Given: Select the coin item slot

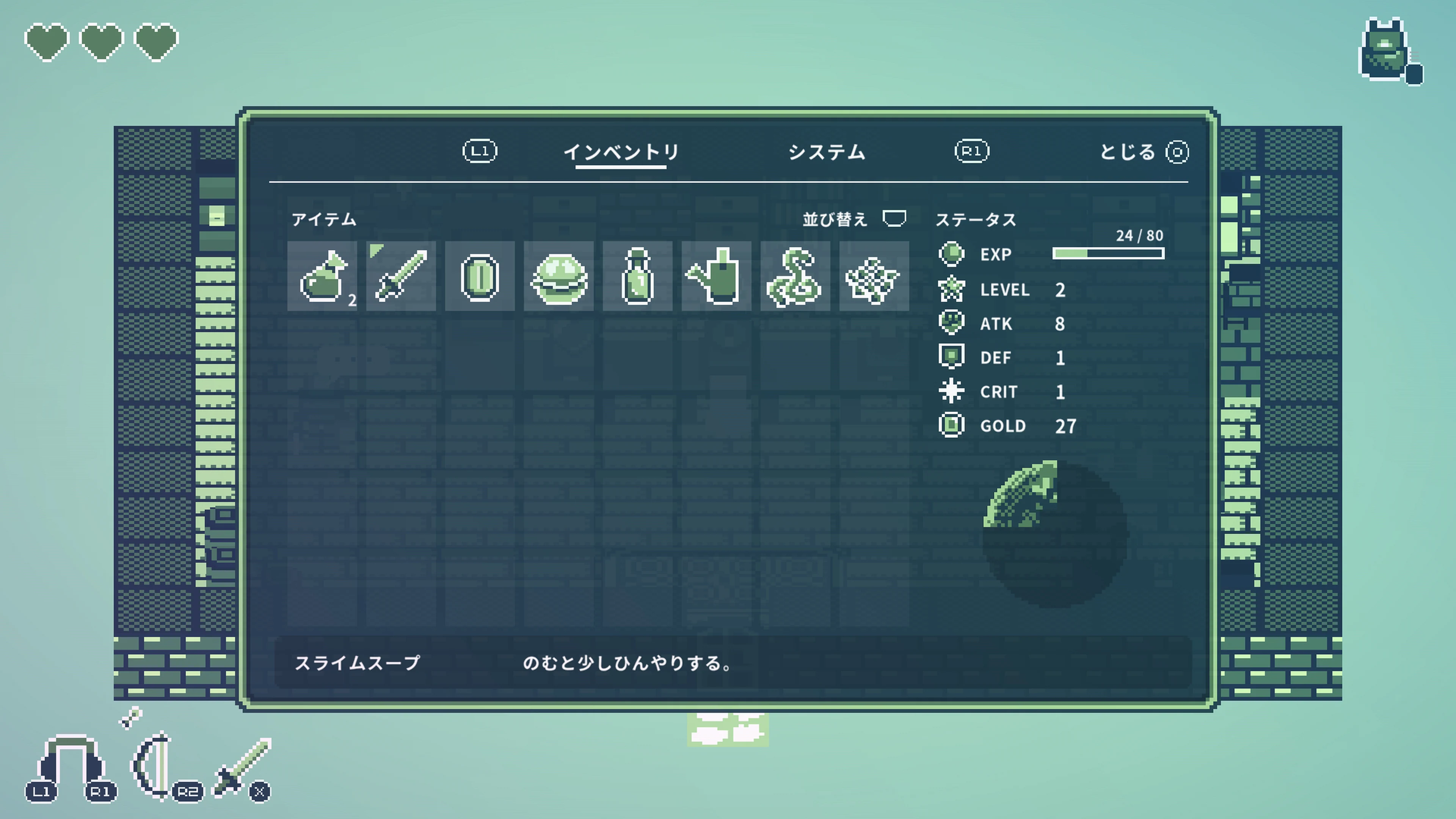Looking at the screenshot, I should 479,277.
